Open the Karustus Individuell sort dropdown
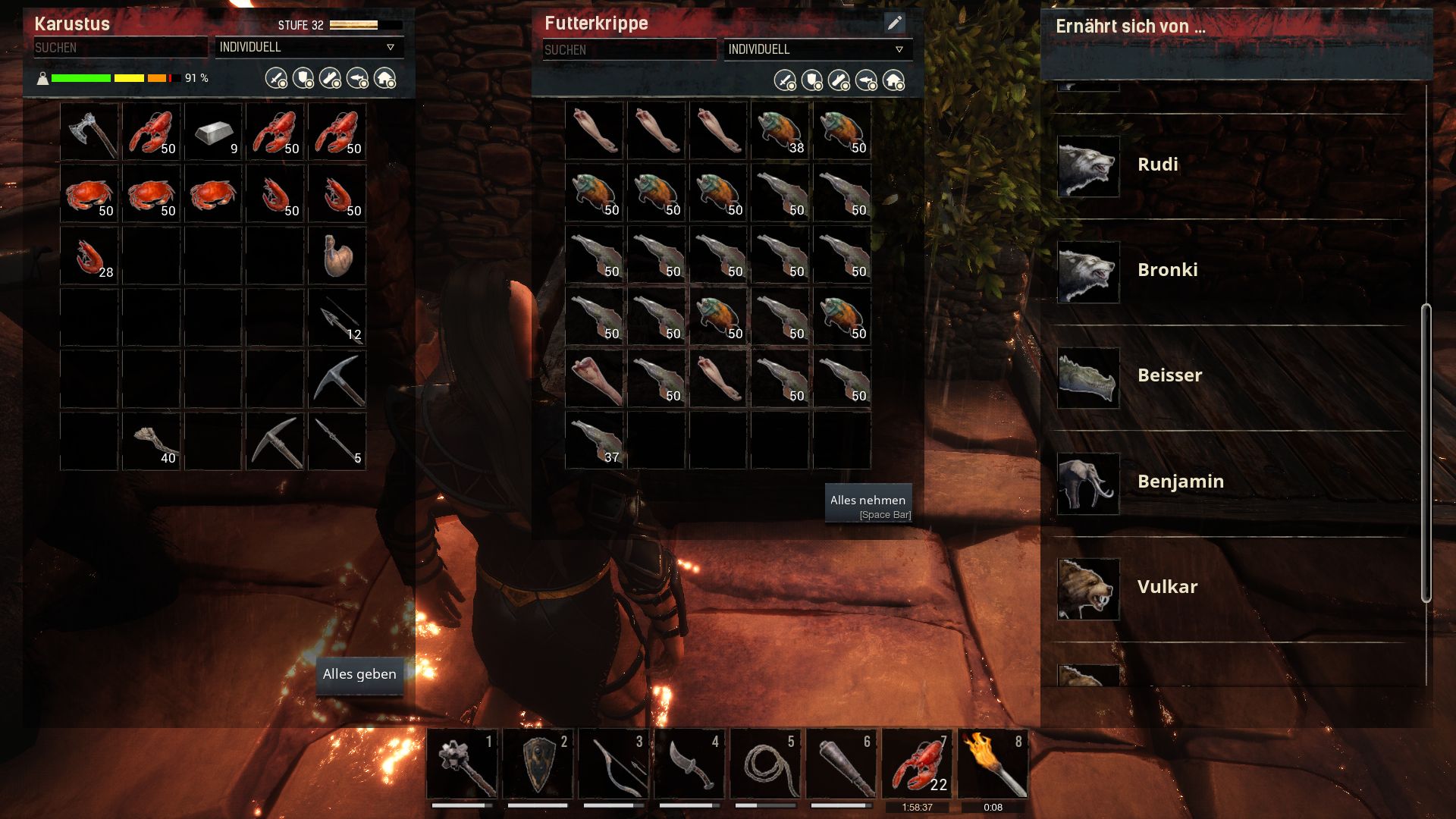 pyautogui.click(x=309, y=47)
